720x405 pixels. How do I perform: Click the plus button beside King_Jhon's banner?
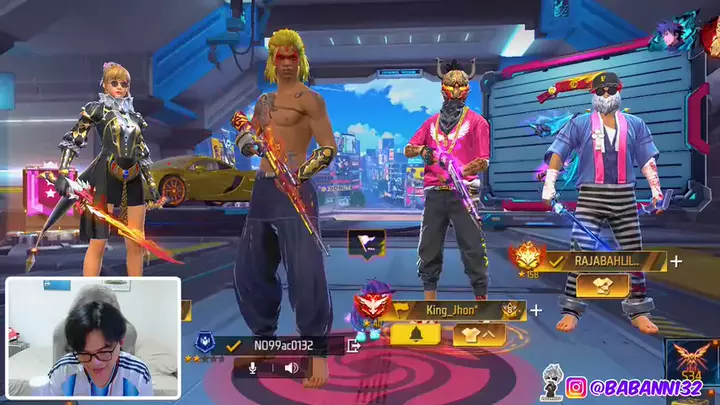point(536,310)
